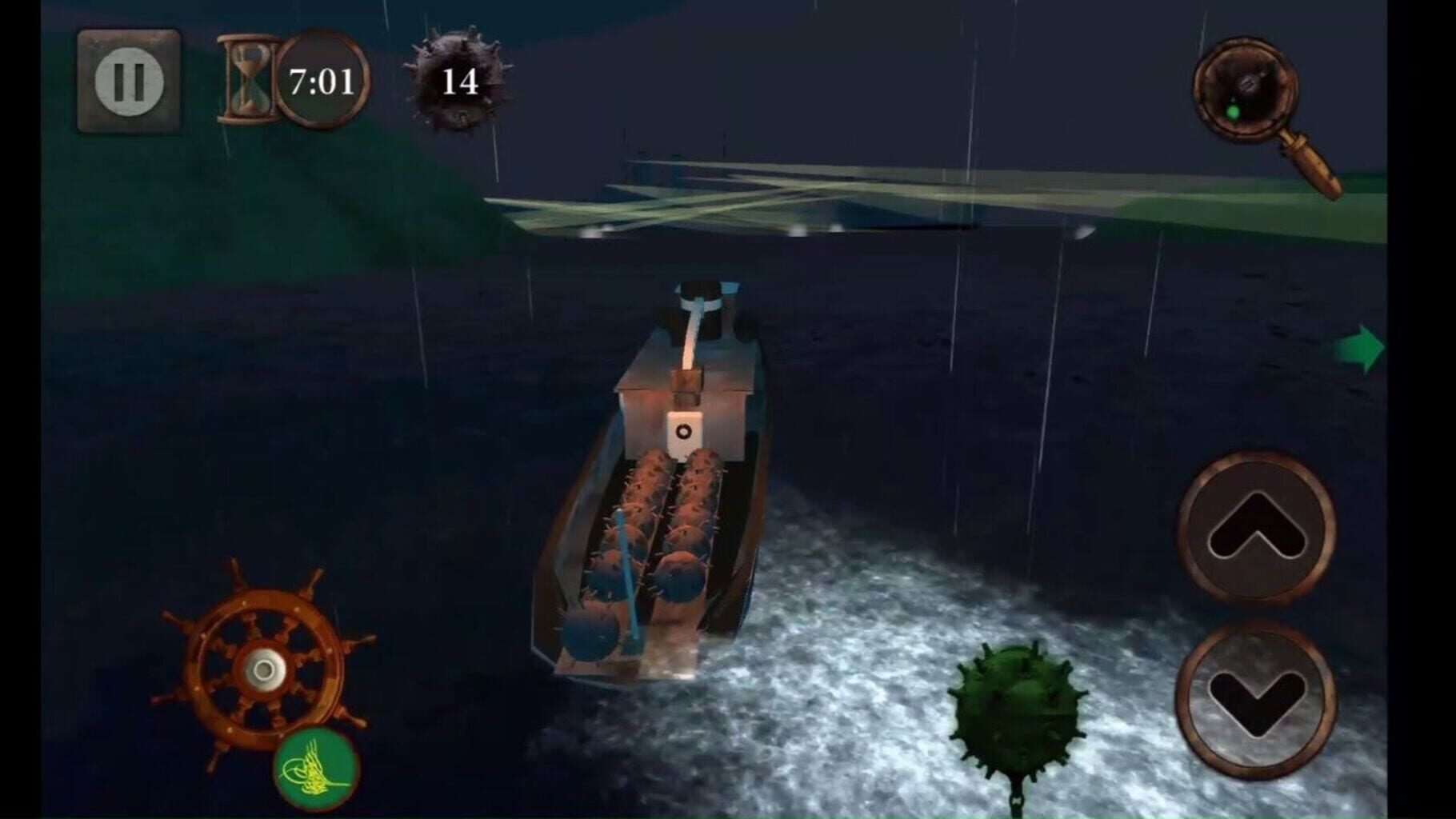Pause the game
The height and width of the screenshot is (819, 1456).
[x=129, y=81]
